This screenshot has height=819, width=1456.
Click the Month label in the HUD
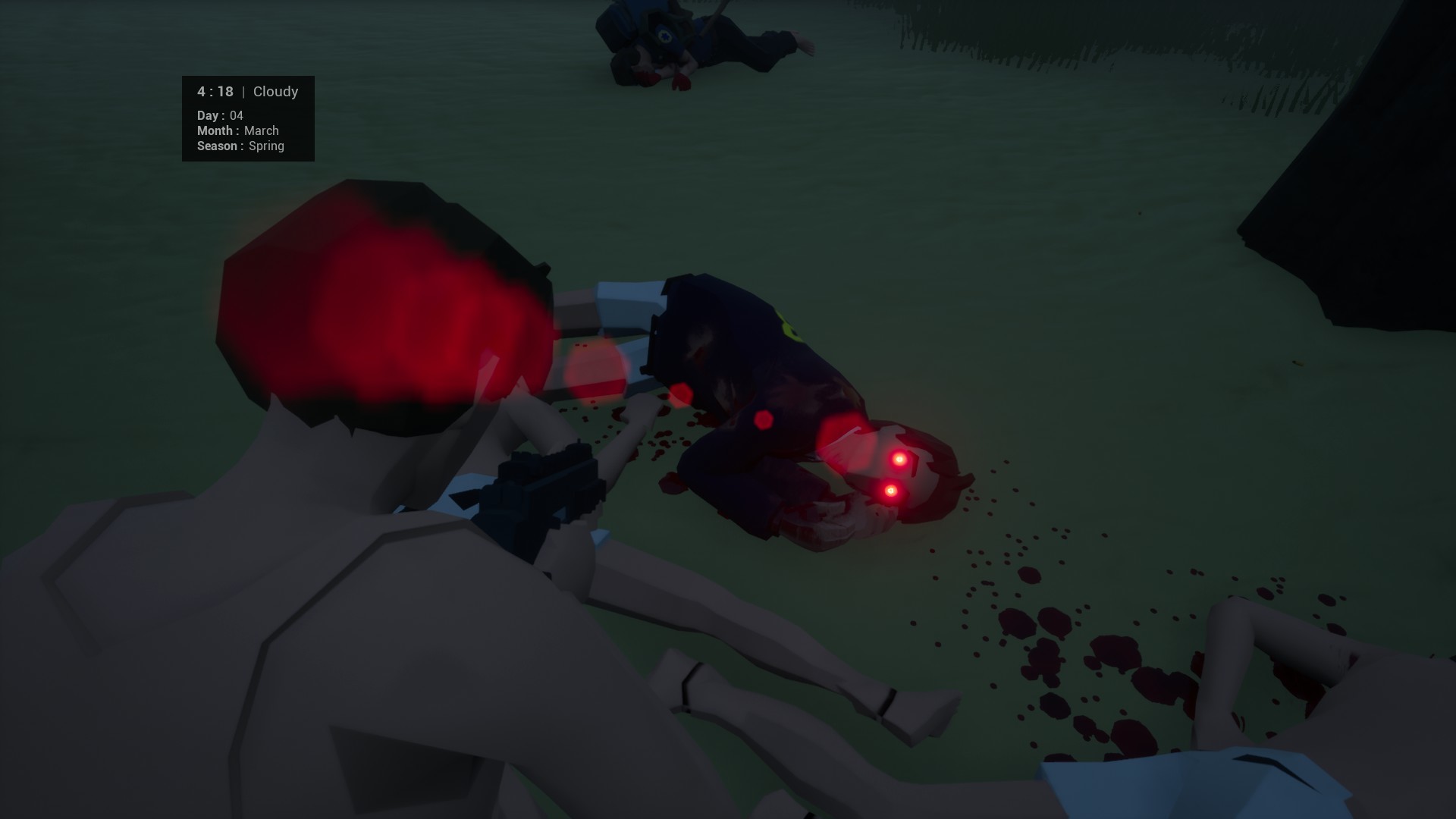(217, 130)
